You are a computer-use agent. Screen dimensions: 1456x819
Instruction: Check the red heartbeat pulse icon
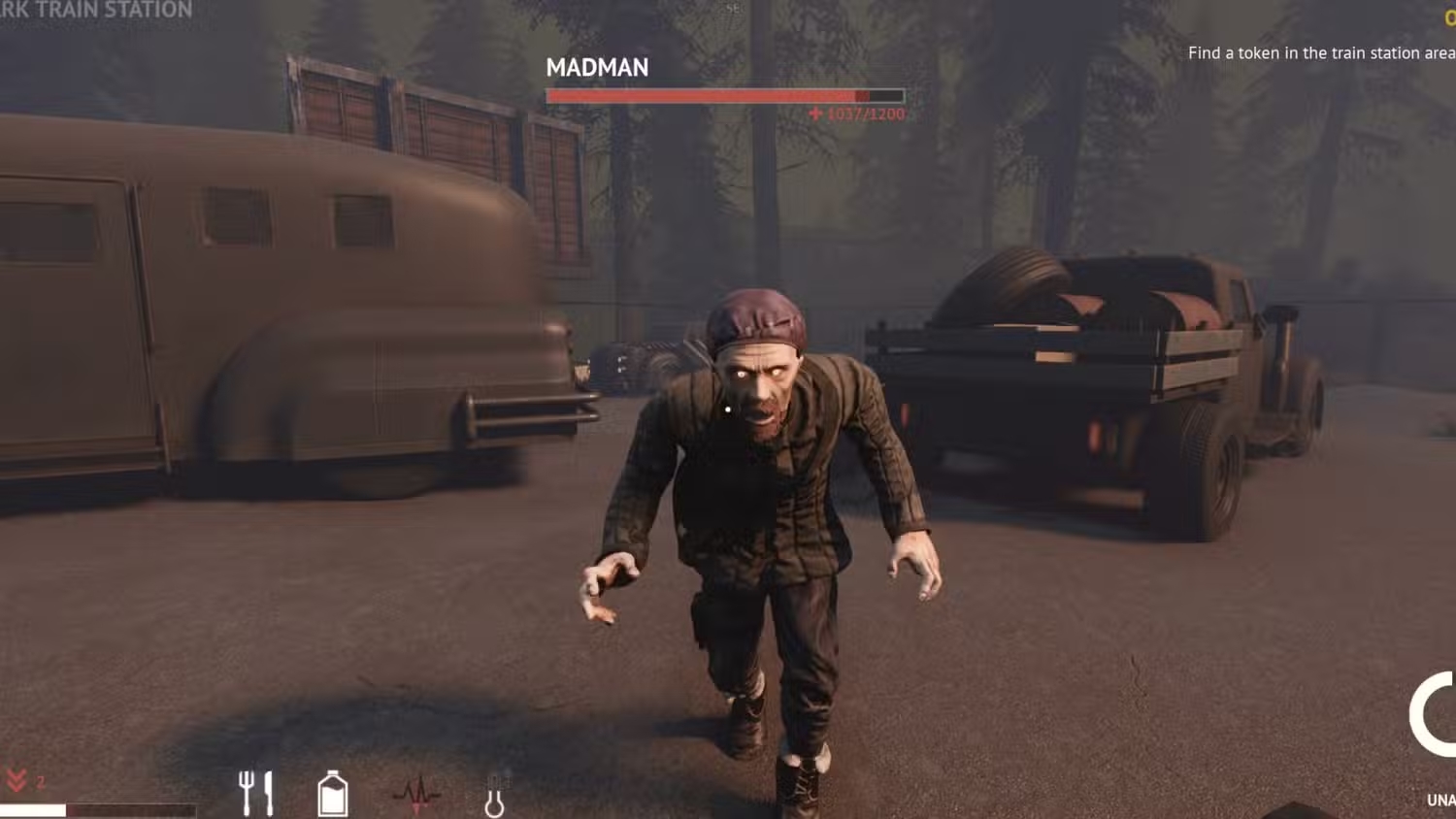click(x=416, y=794)
